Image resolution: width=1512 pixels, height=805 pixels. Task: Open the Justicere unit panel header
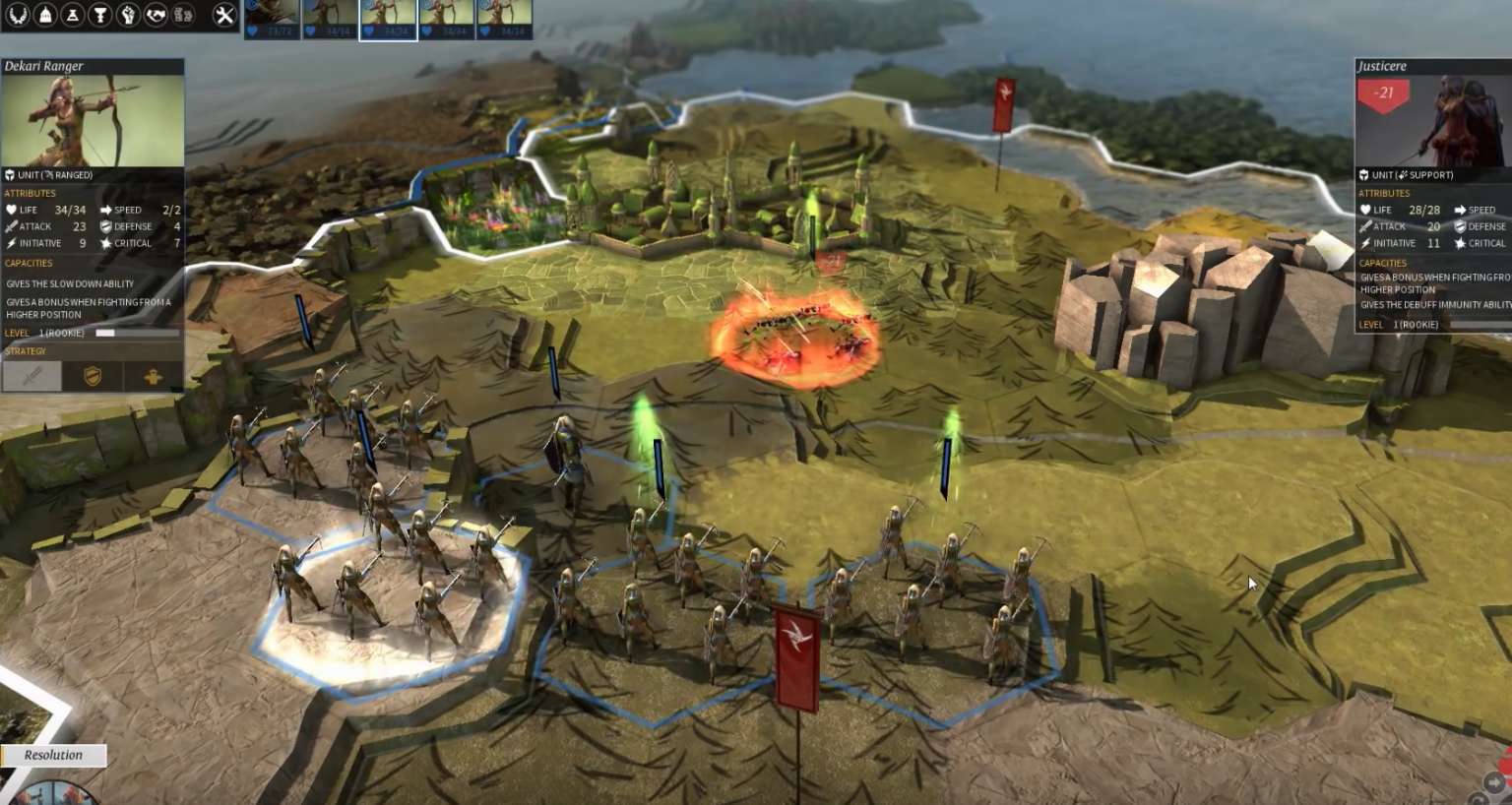pyautogui.click(x=1382, y=66)
